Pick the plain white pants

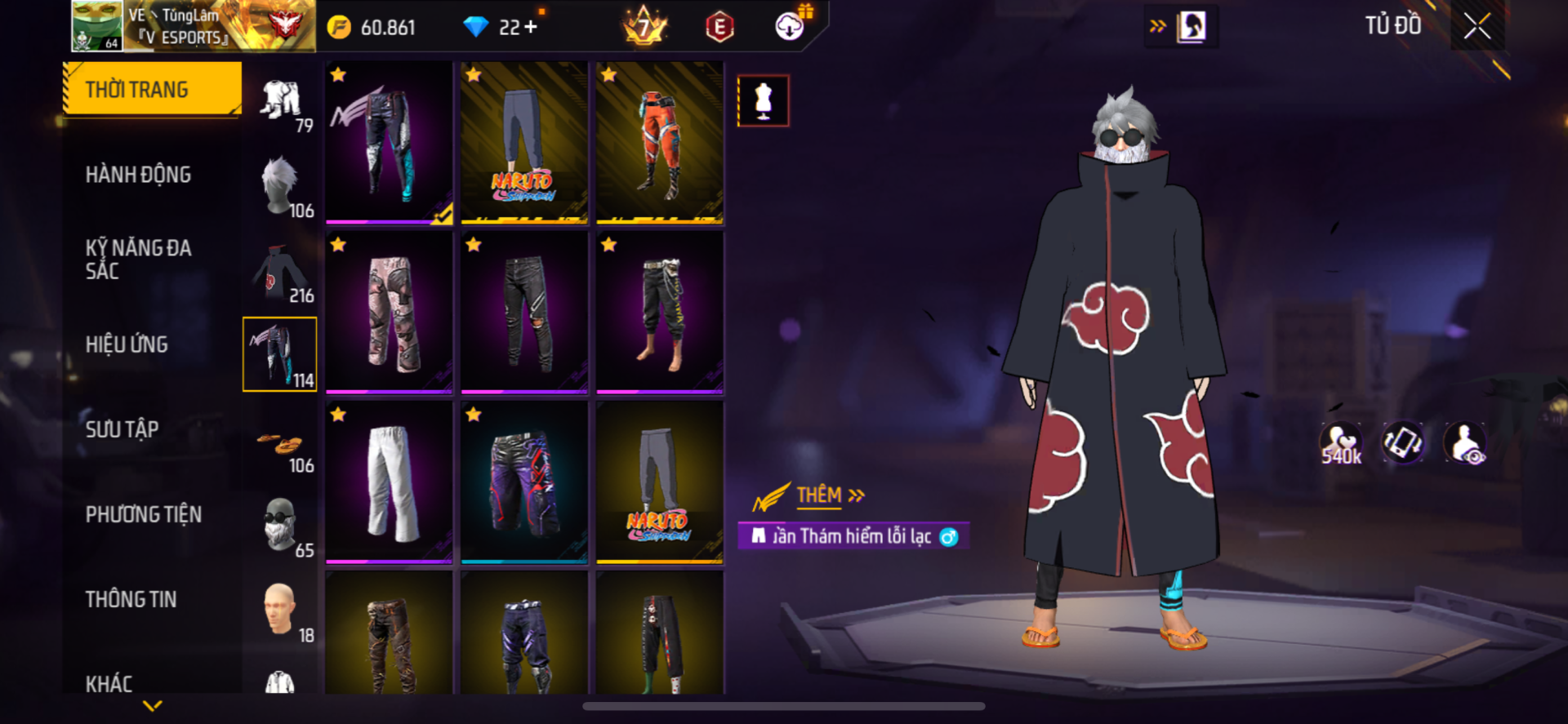[389, 482]
